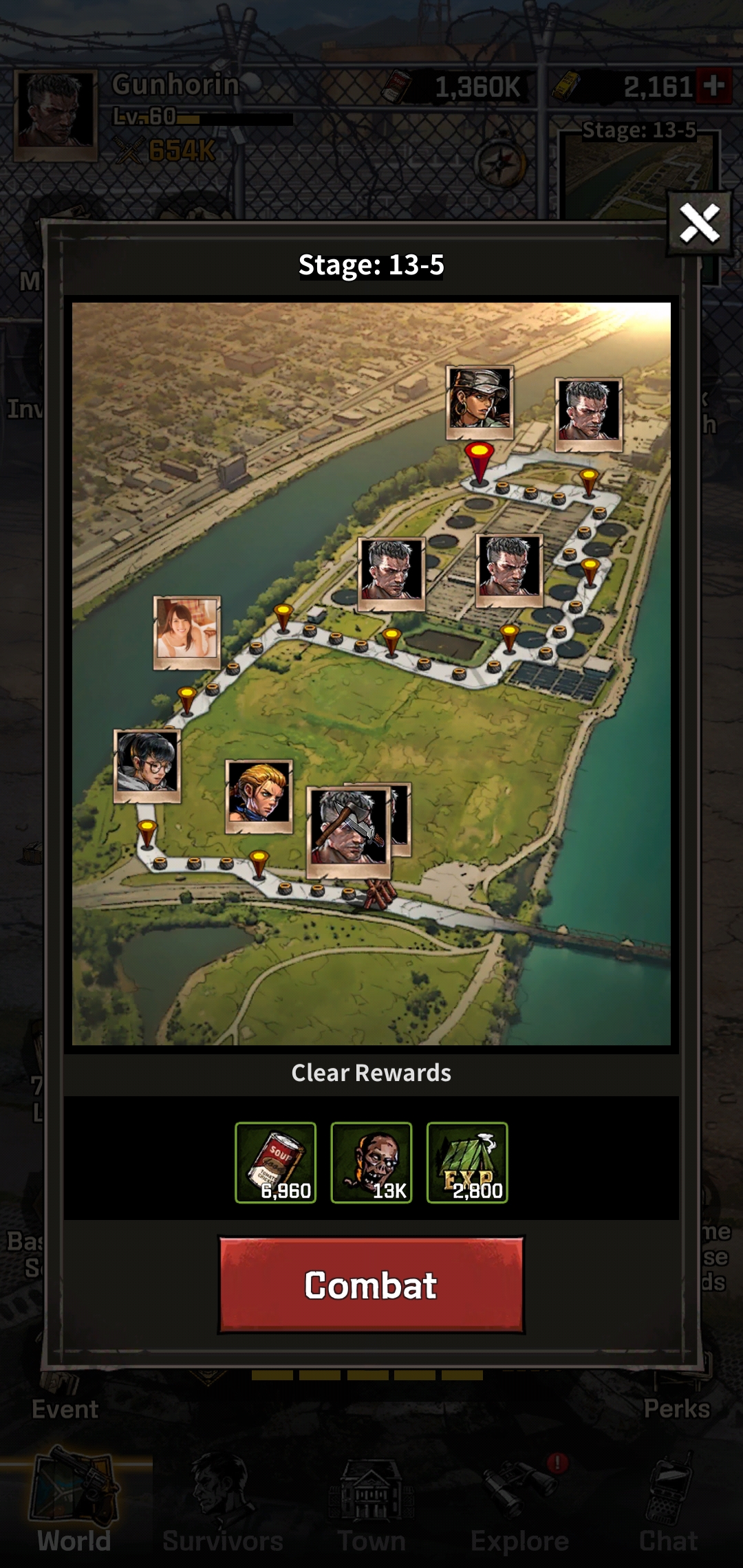Tap the survivor portrait with green cap
Viewport: 743px width, 1568px height.
(x=480, y=402)
